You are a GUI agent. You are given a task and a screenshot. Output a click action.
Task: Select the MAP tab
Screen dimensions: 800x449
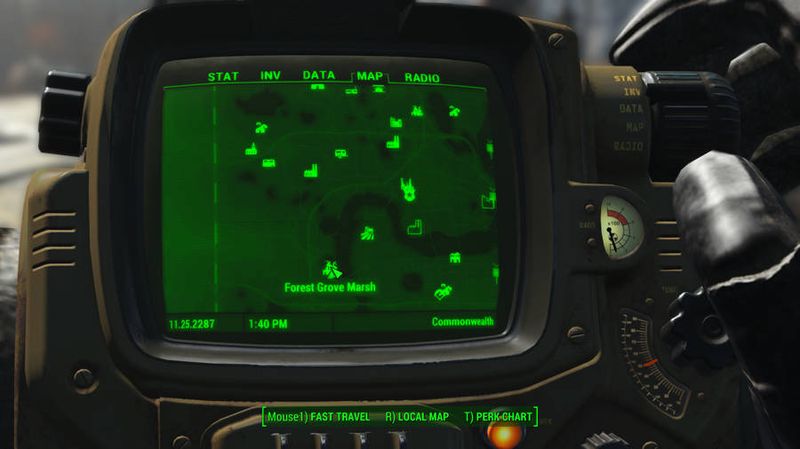[370, 76]
